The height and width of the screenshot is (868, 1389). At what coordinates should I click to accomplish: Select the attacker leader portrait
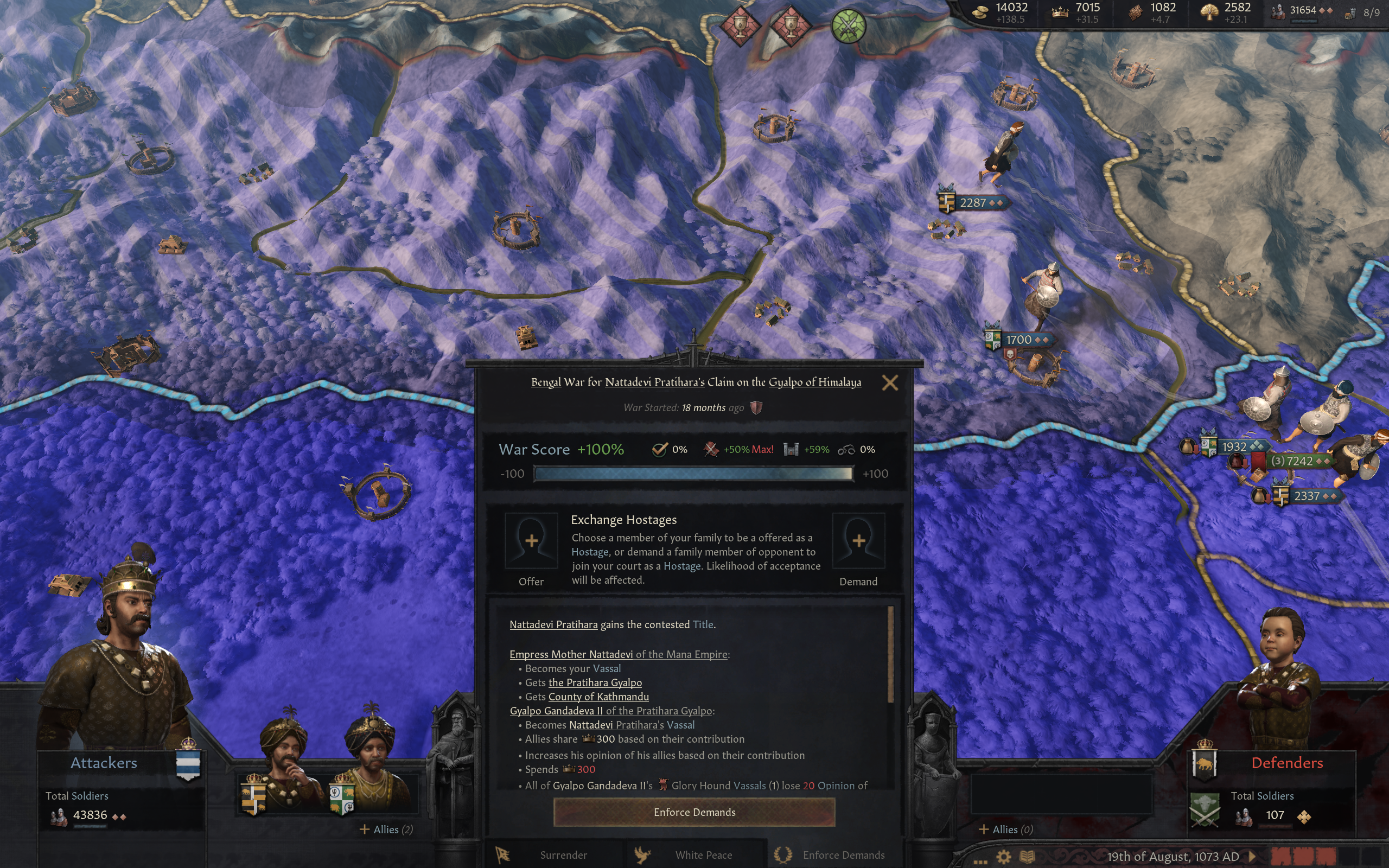[x=120, y=649]
